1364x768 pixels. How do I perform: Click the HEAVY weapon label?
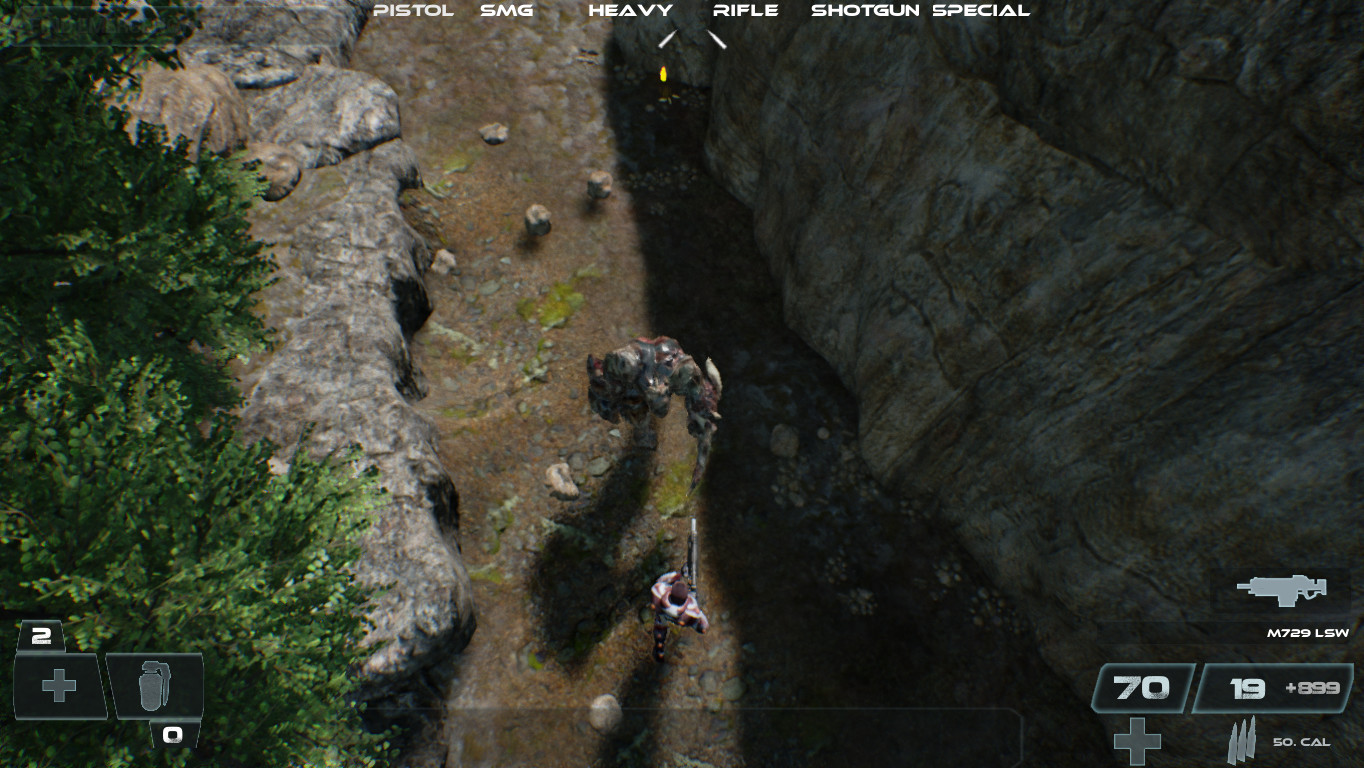(631, 11)
